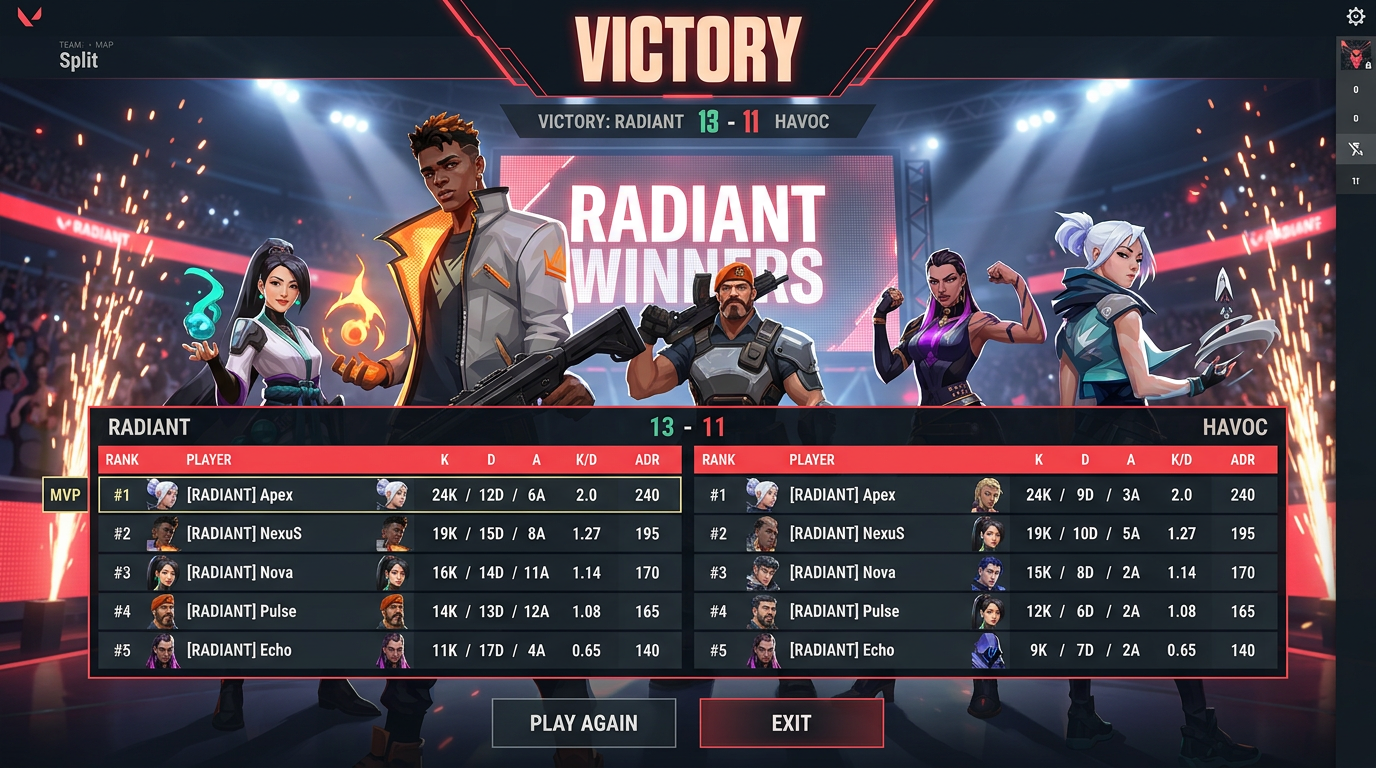Select NexuS row with 19K / 15D / 8A

click(x=390, y=534)
